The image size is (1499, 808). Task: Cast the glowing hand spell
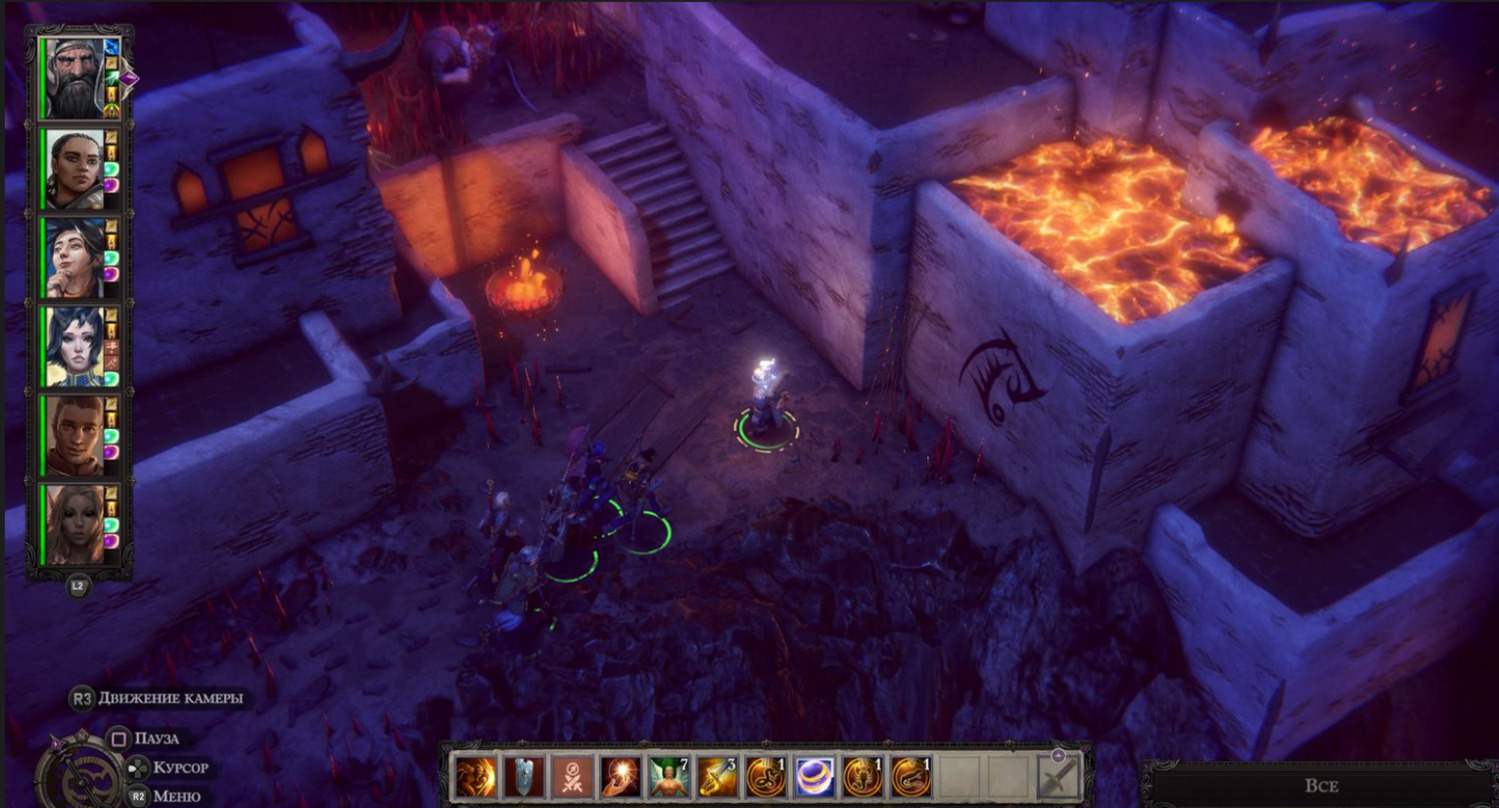(x=620, y=776)
